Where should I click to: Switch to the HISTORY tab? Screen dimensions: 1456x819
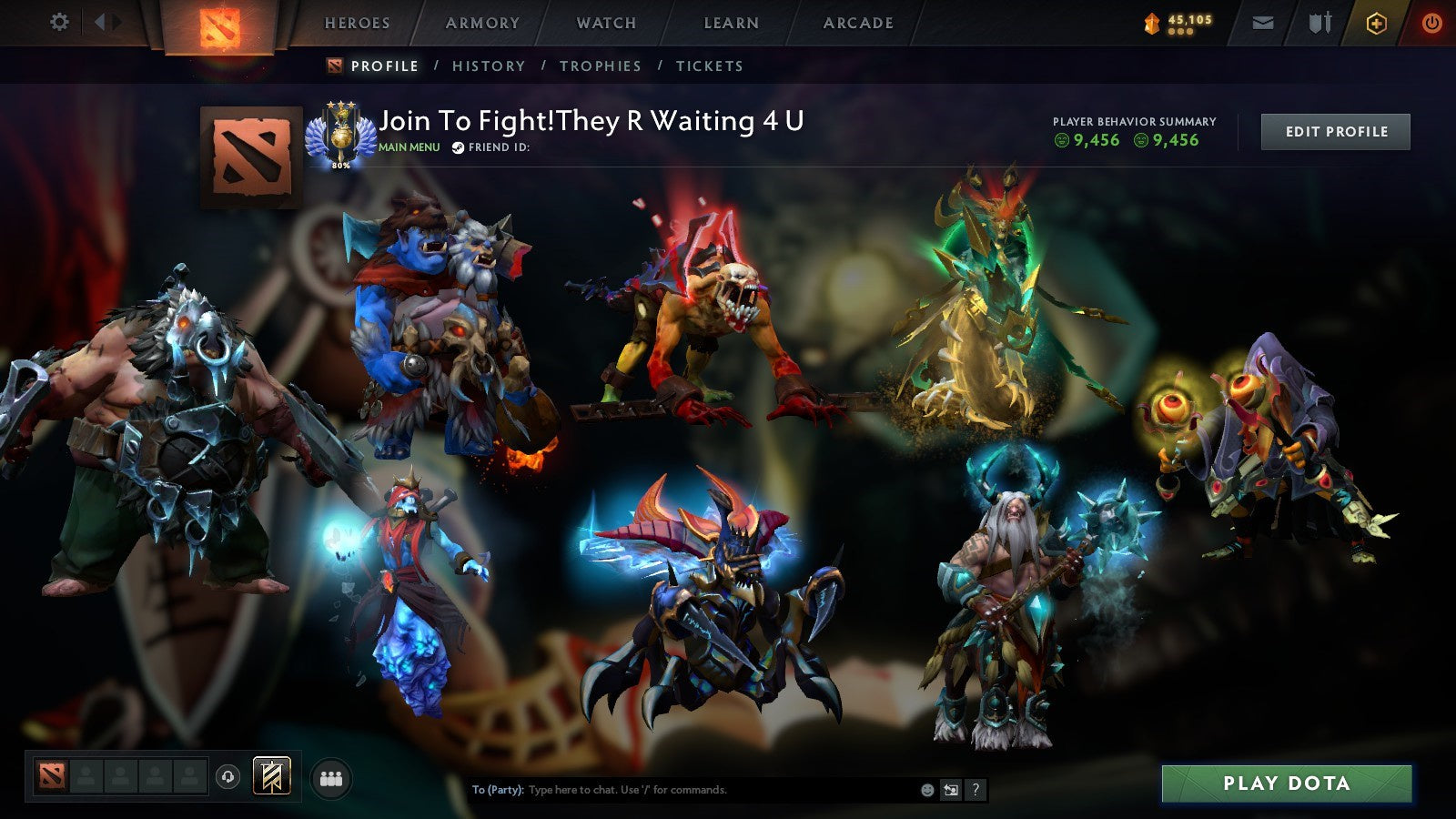490,66
